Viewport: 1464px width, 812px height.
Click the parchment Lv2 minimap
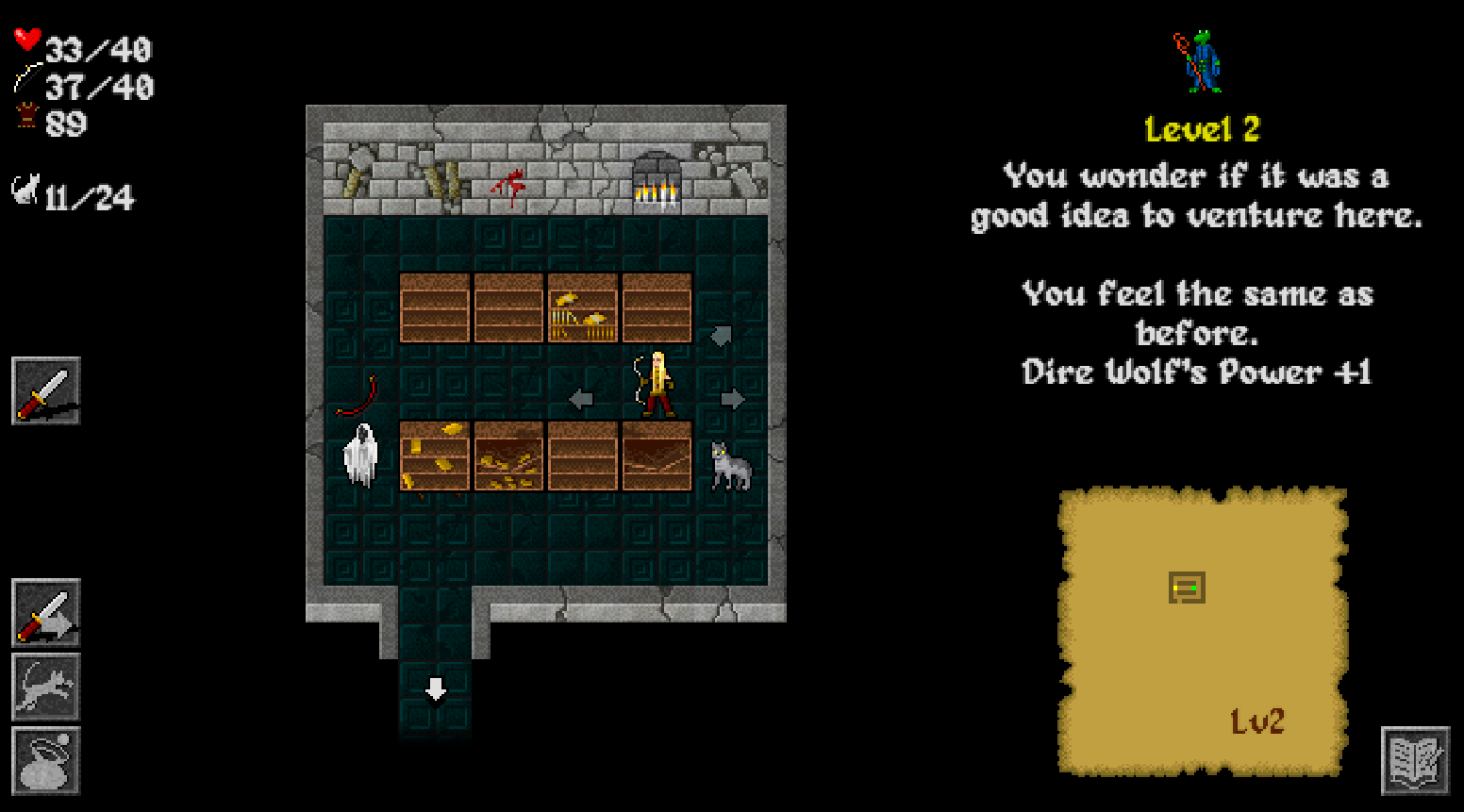pyautogui.click(x=1202, y=632)
